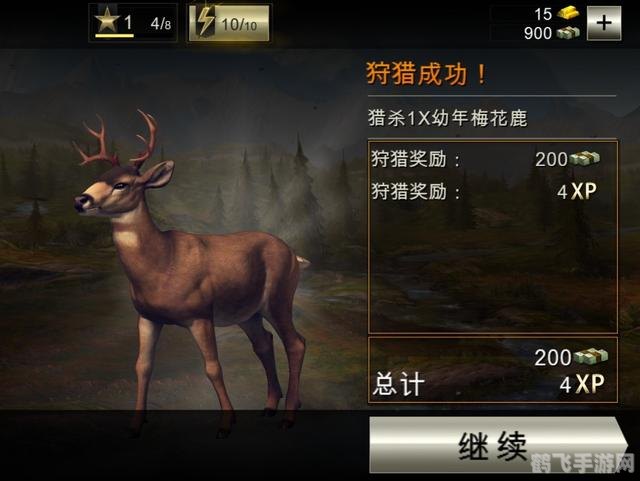Select the star level progress panel

(x=134, y=22)
